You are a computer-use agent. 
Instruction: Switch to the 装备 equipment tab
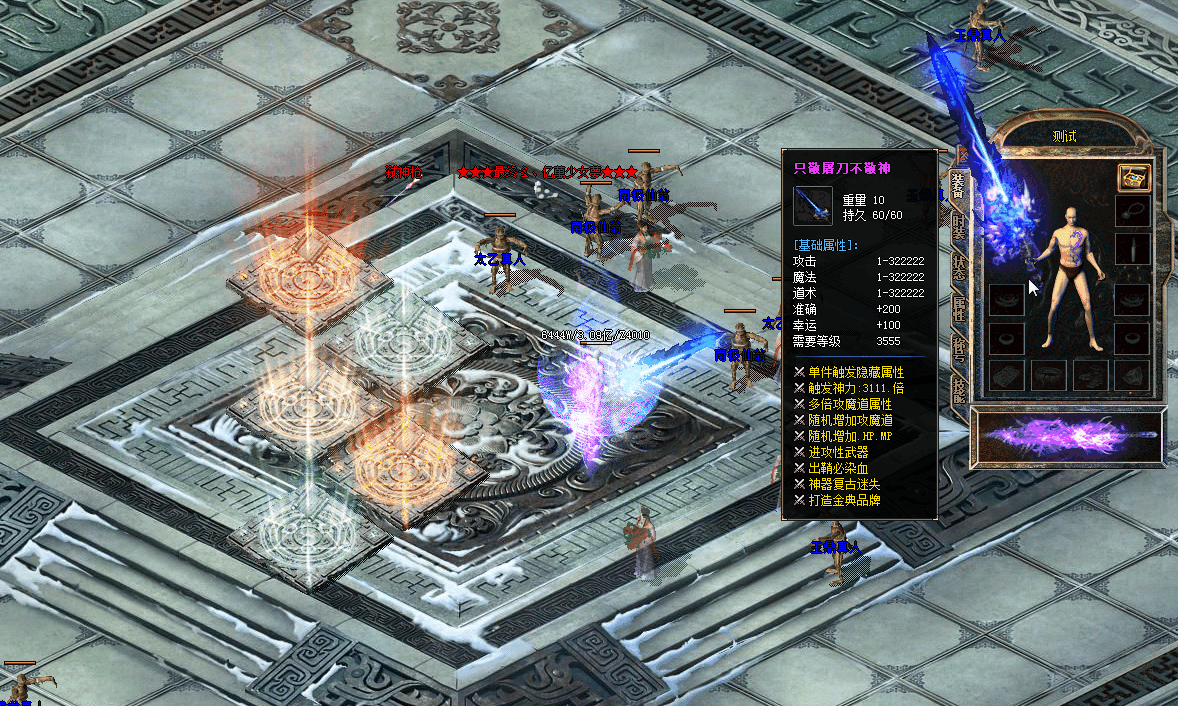click(x=958, y=188)
